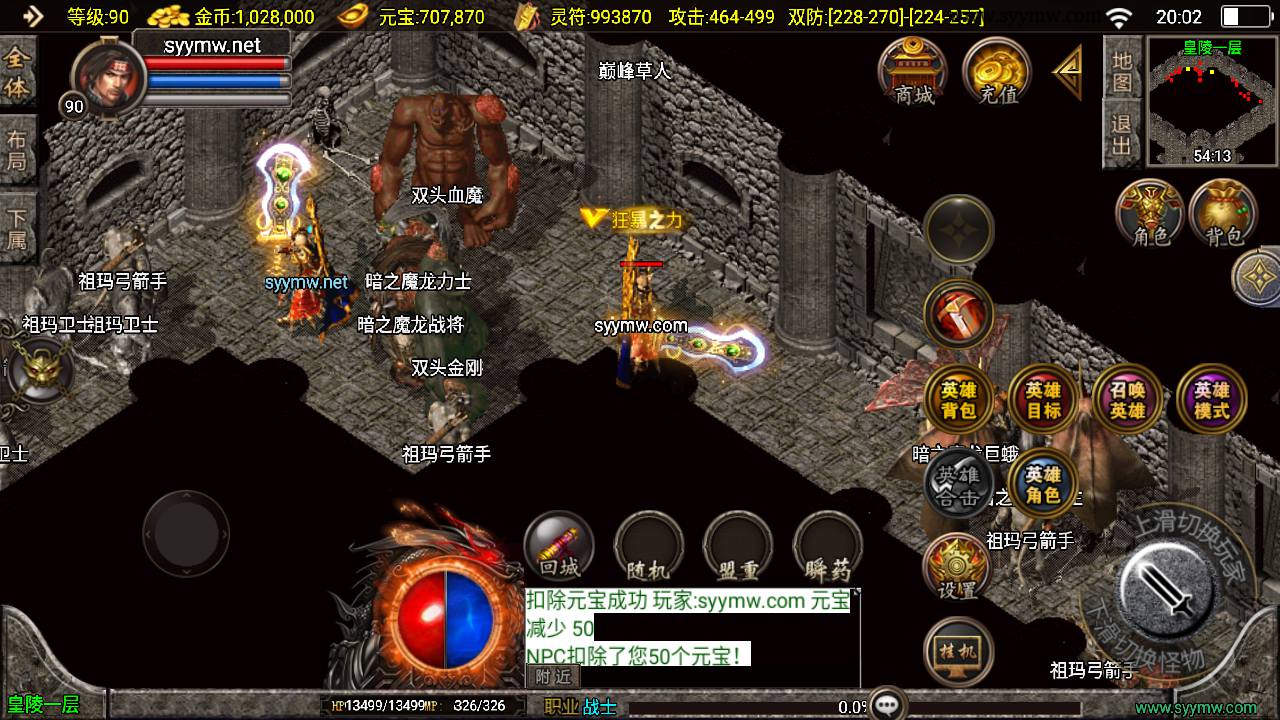Image resolution: width=1280 pixels, height=720 pixels.
Task: Use the 随机 random teleport slot
Action: point(648,547)
